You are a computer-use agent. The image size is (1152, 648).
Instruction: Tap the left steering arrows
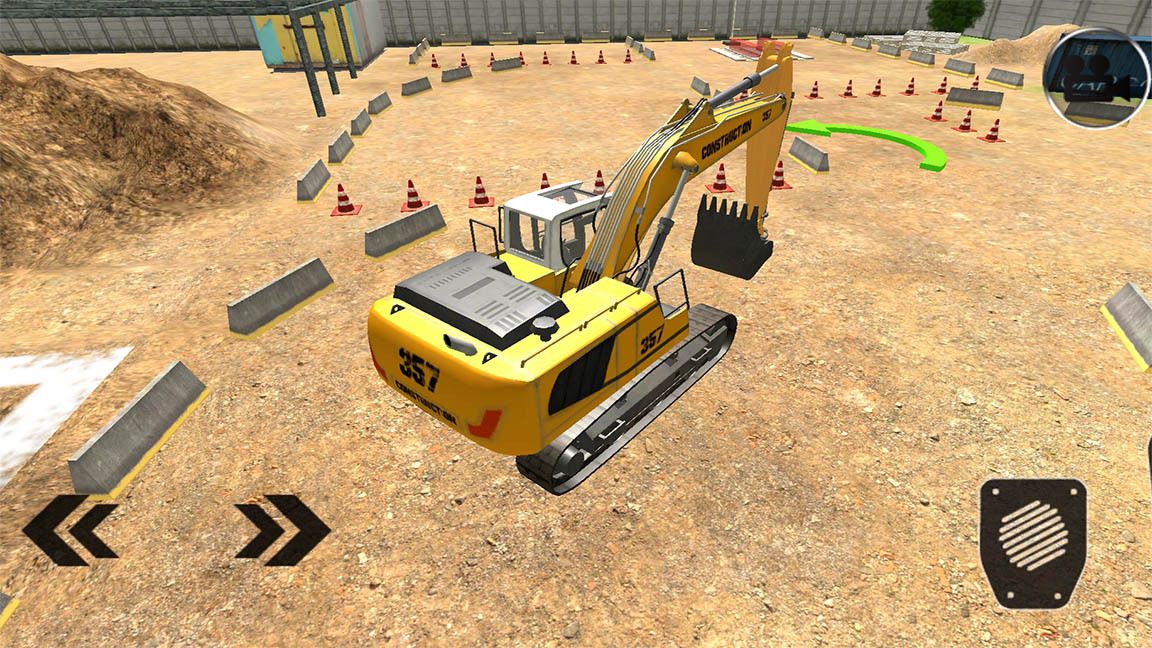click(70, 530)
